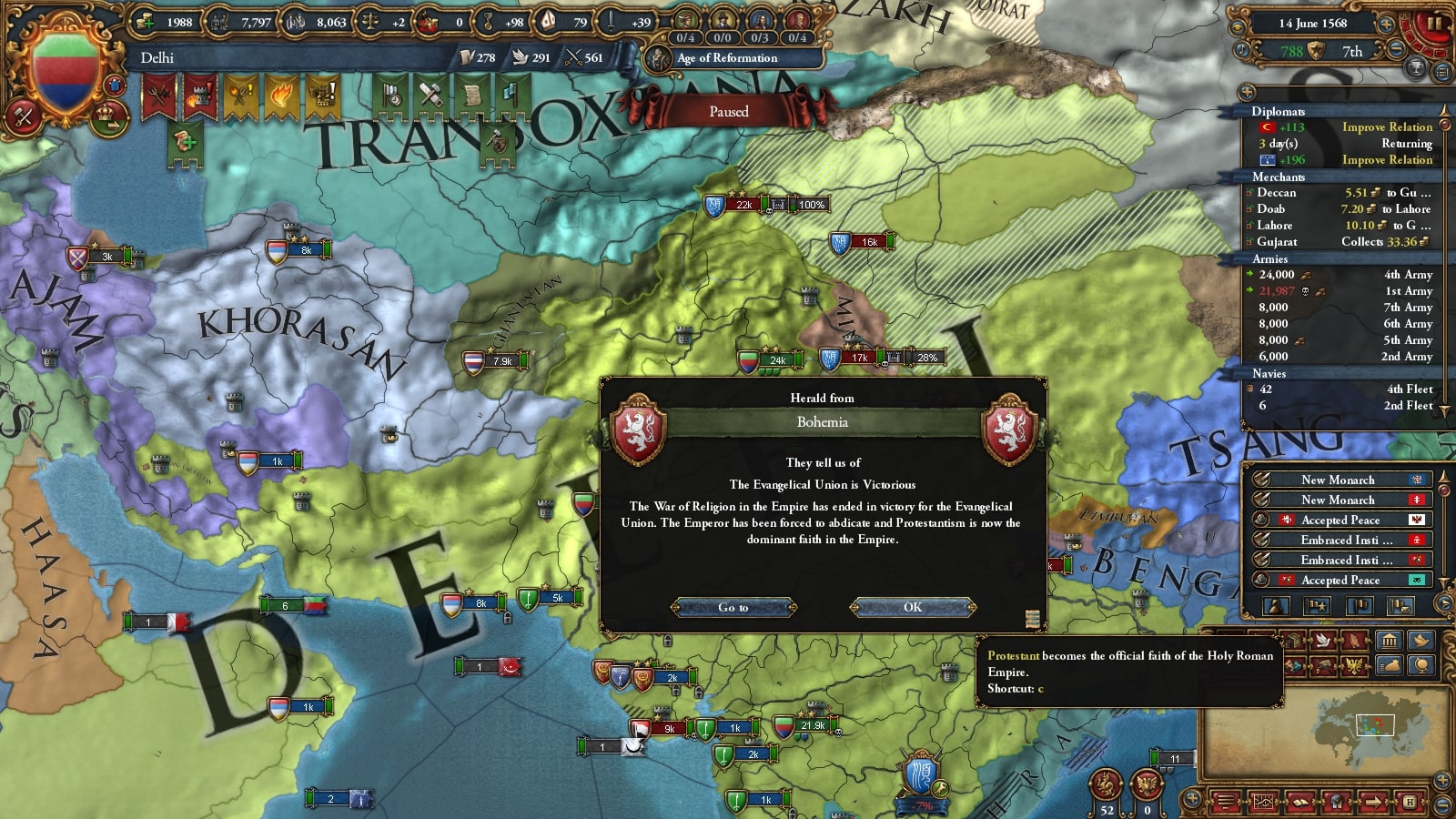Viewport: 1456px width, 819px height.
Task: Select the Lahore merchant row
Action: tap(1340, 226)
